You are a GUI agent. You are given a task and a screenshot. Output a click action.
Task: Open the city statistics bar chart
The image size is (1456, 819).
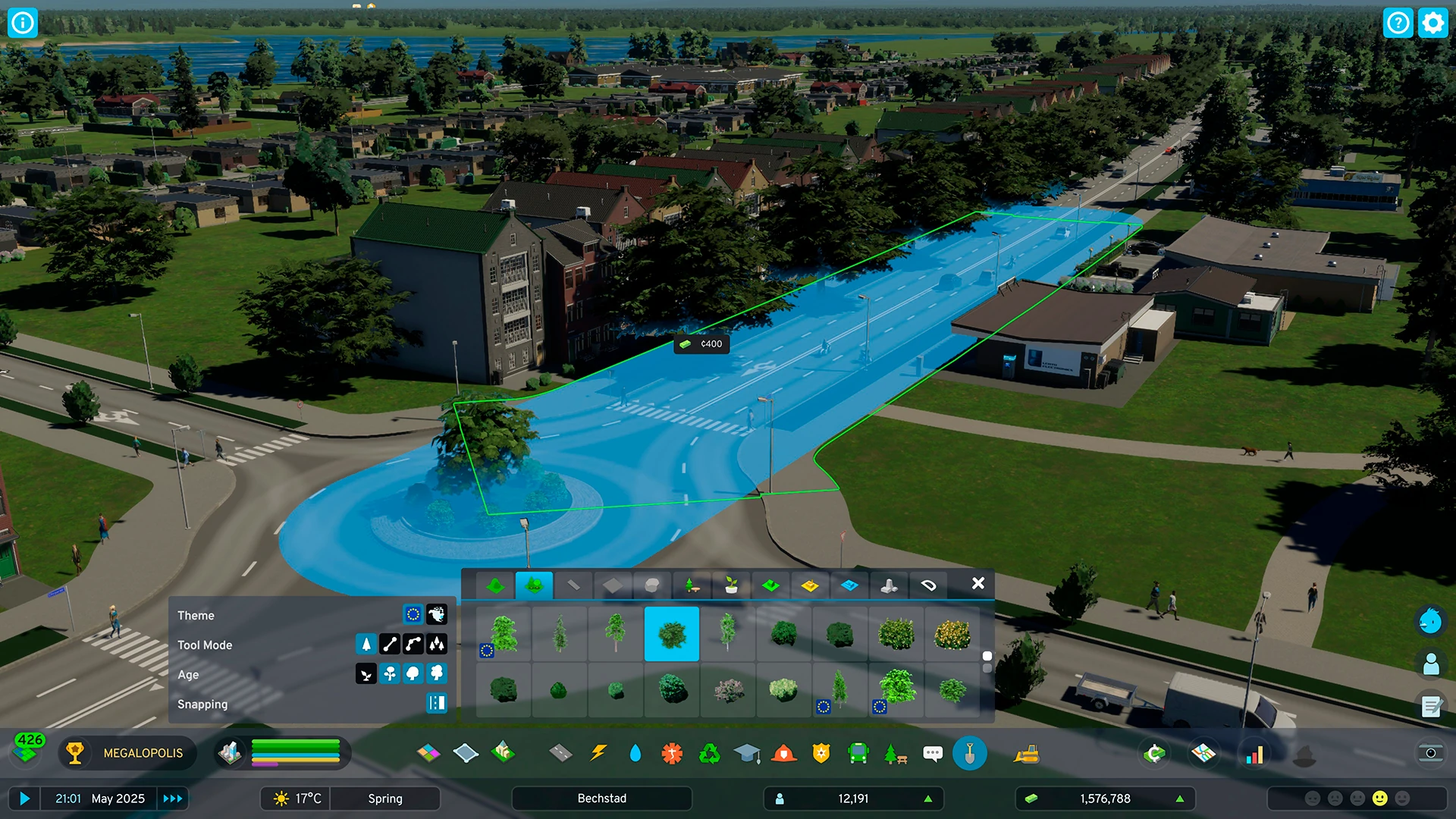point(1255,755)
